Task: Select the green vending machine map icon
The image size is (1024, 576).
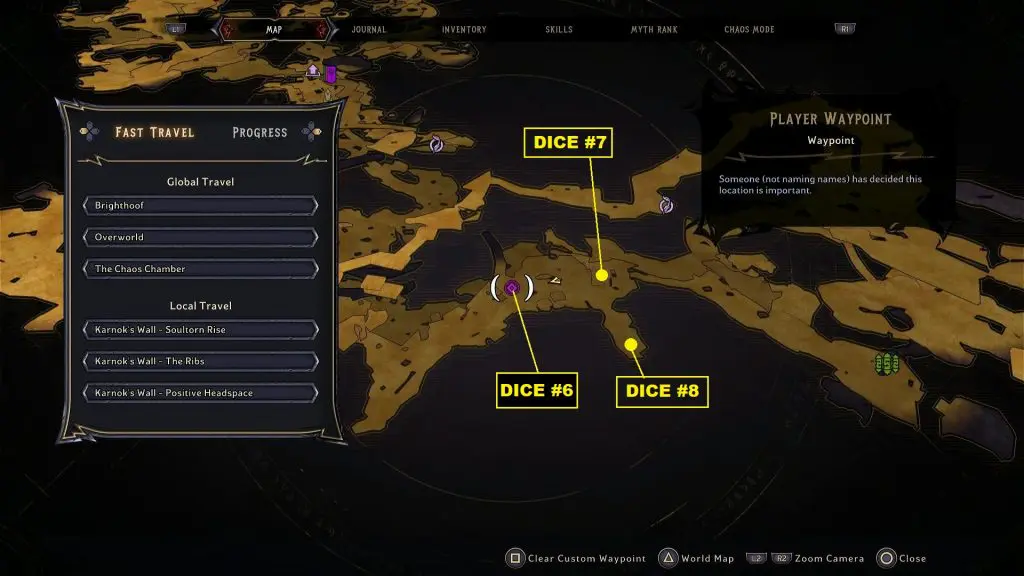Action: 886,363
